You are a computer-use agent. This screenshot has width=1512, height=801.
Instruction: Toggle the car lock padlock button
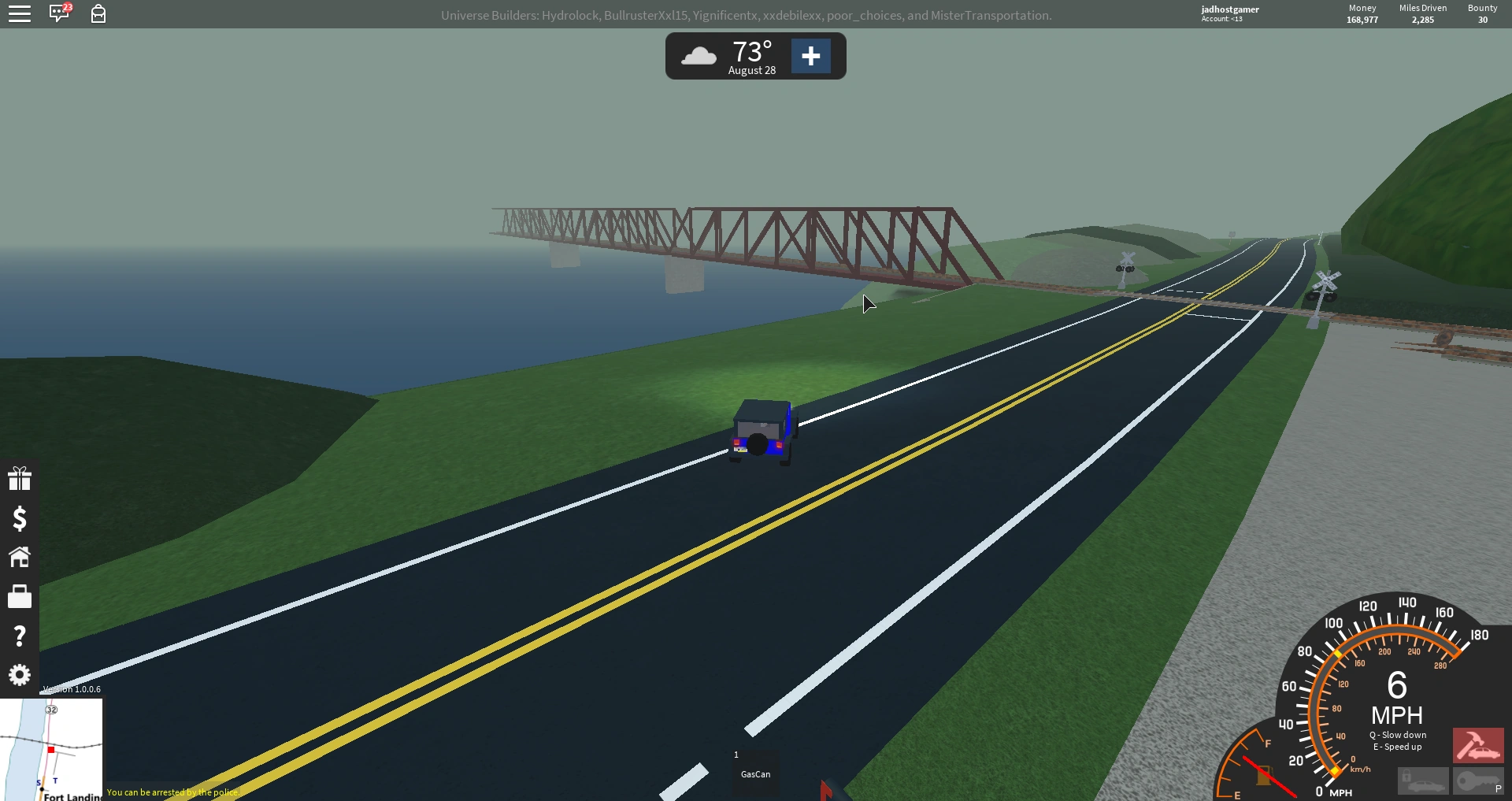(x=1423, y=782)
